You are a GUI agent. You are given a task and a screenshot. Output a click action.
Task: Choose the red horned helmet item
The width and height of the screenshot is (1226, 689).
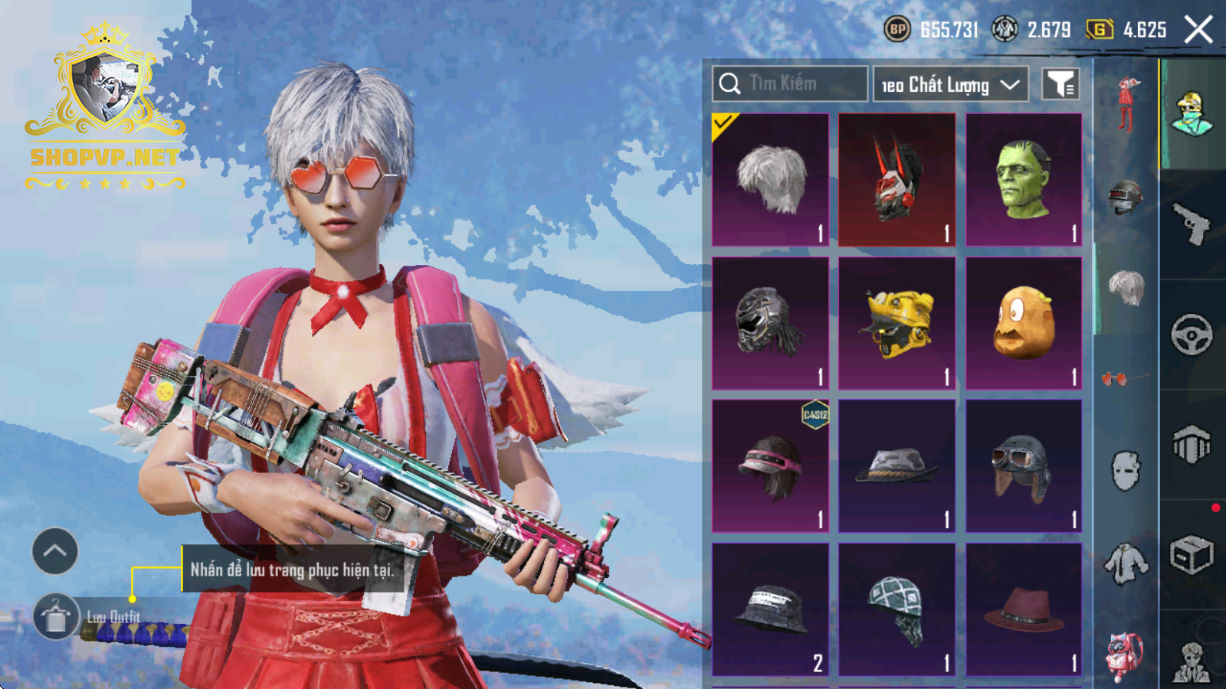[897, 180]
